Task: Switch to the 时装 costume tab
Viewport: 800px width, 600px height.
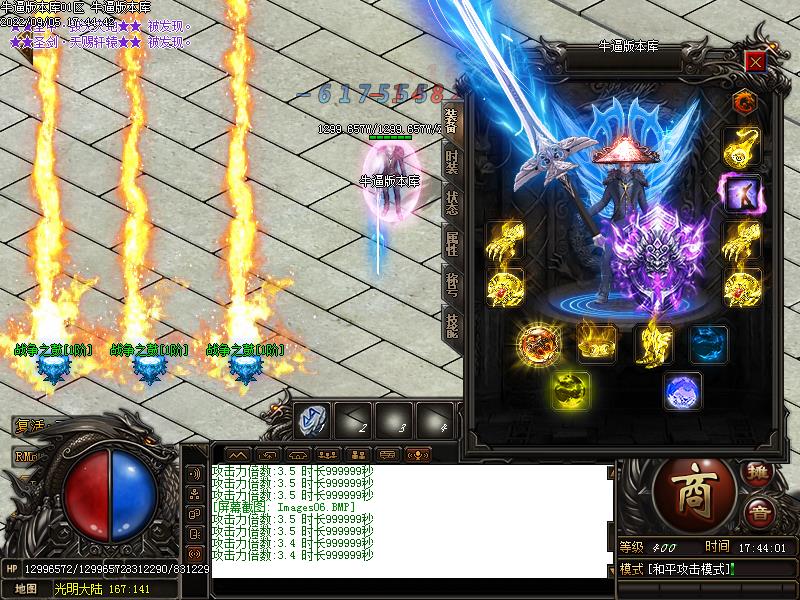Action: pos(451,160)
